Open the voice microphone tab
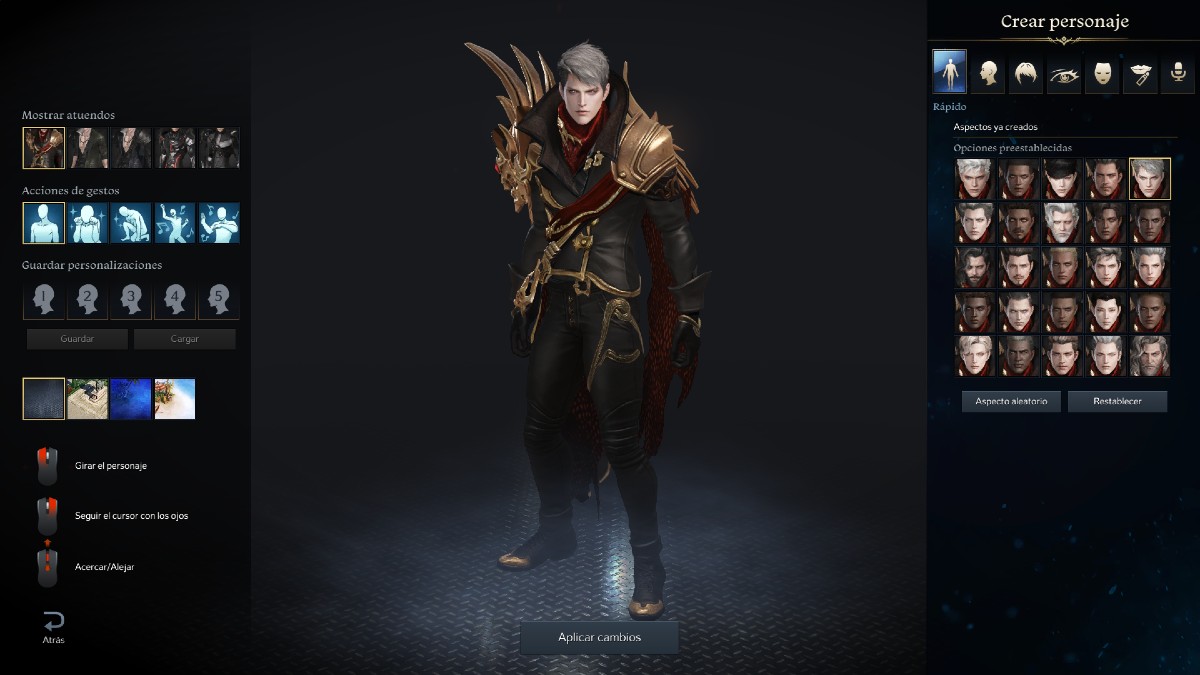 point(1178,73)
